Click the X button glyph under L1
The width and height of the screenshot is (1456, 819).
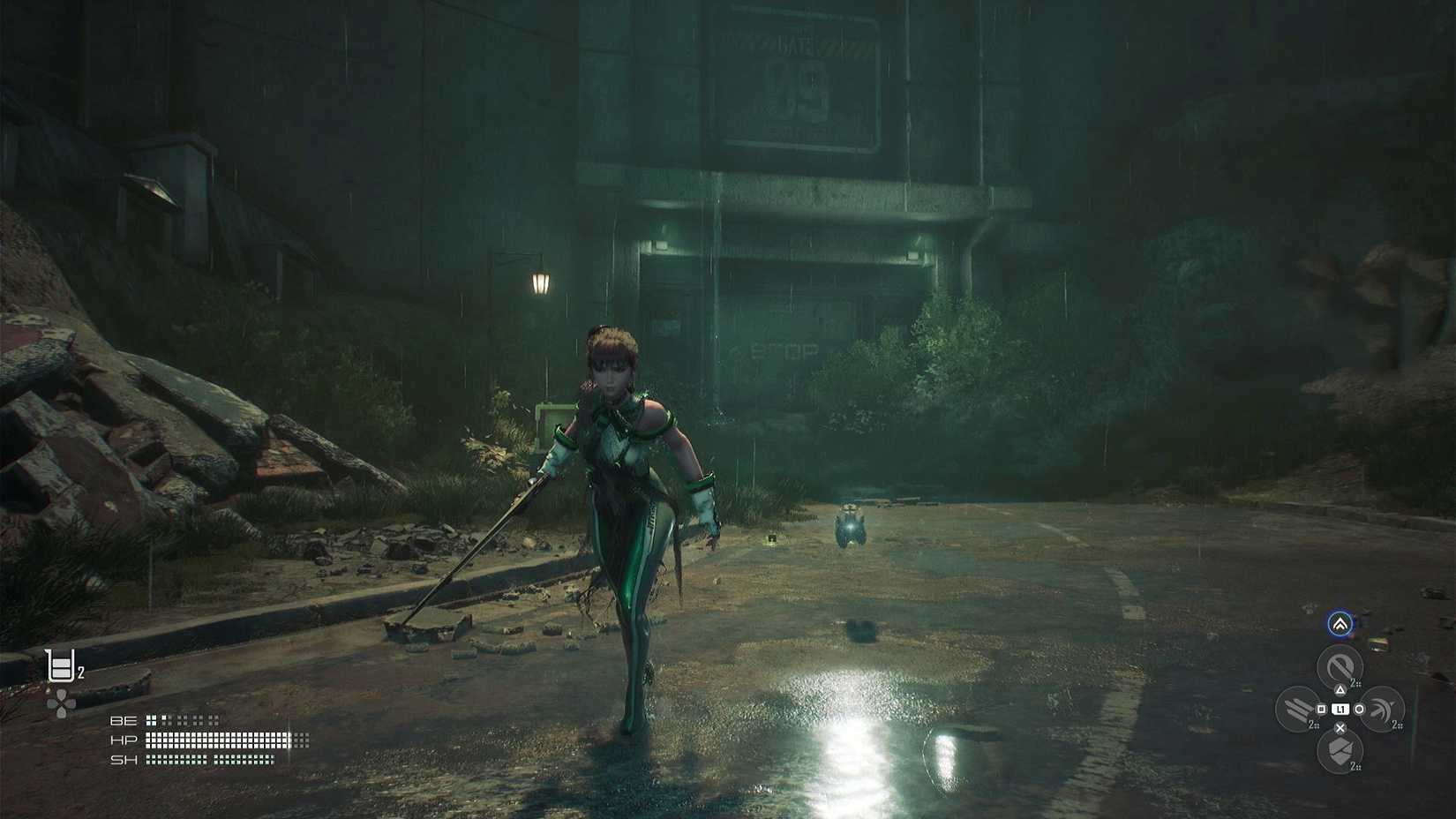pyautogui.click(x=1340, y=728)
